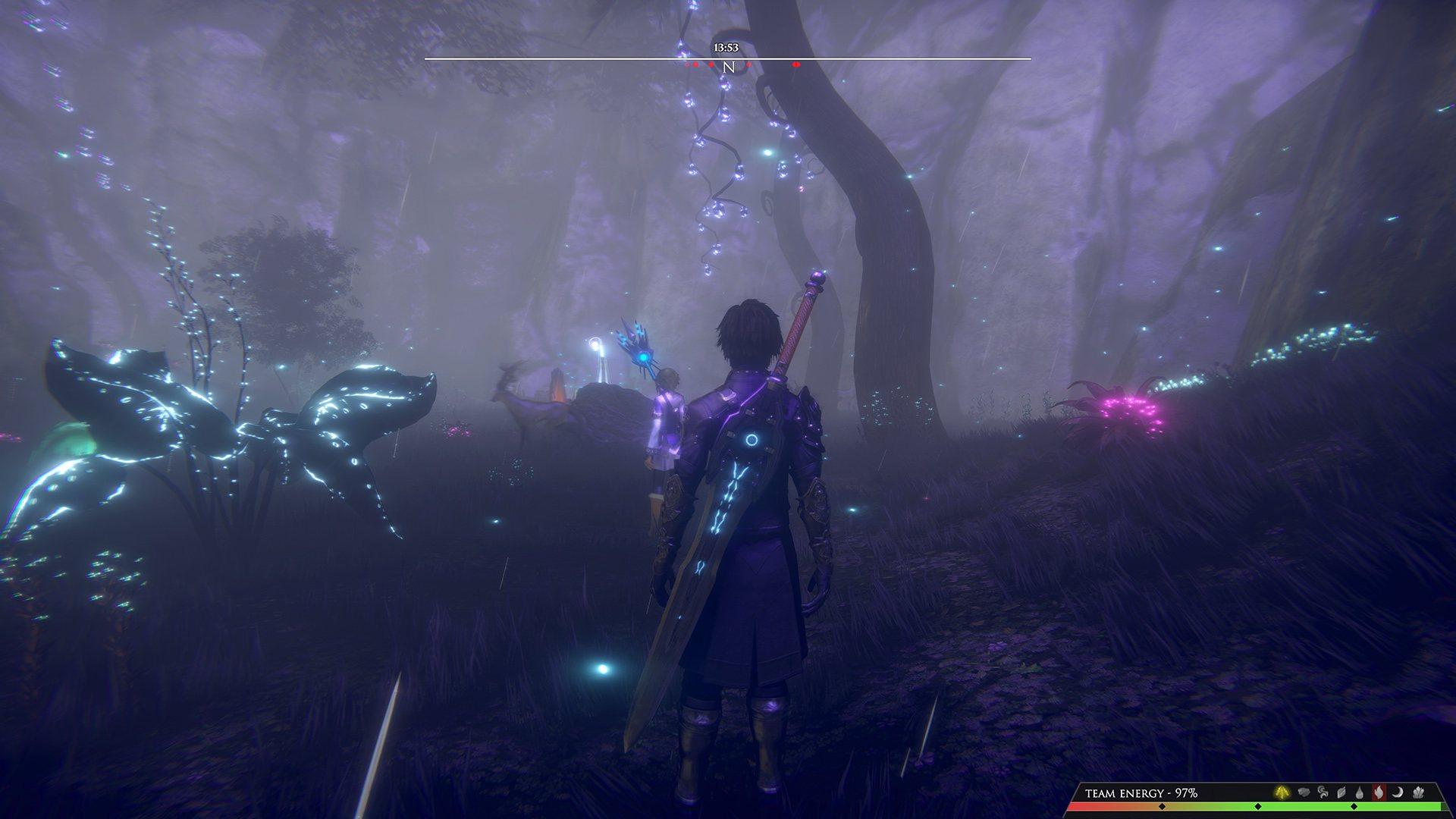Select the yellow light element icon
Viewport: 1456px width, 819px height.
(x=1282, y=793)
